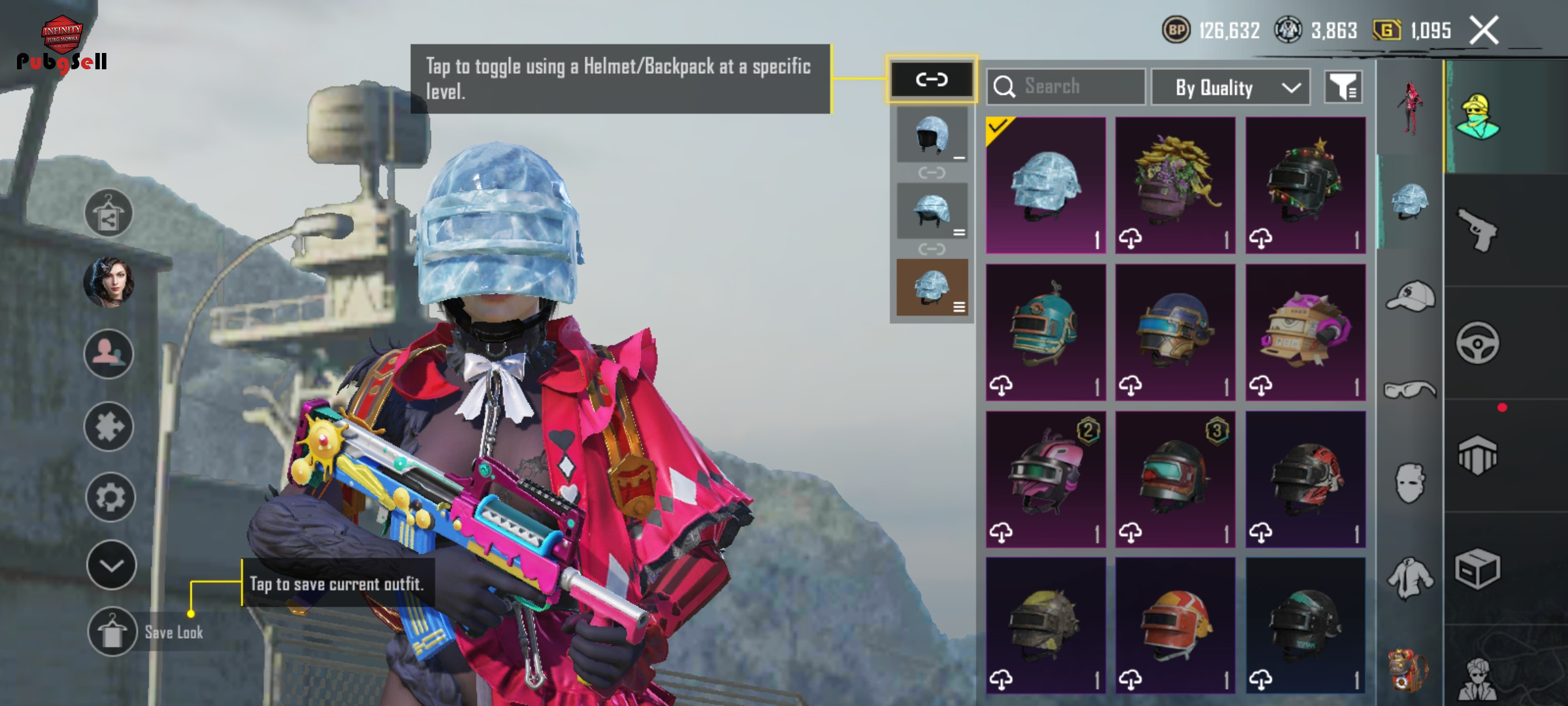Open the share outfit button
Image resolution: width=1568 pixels, height=706 pixels.
click(x=108, y=214)
